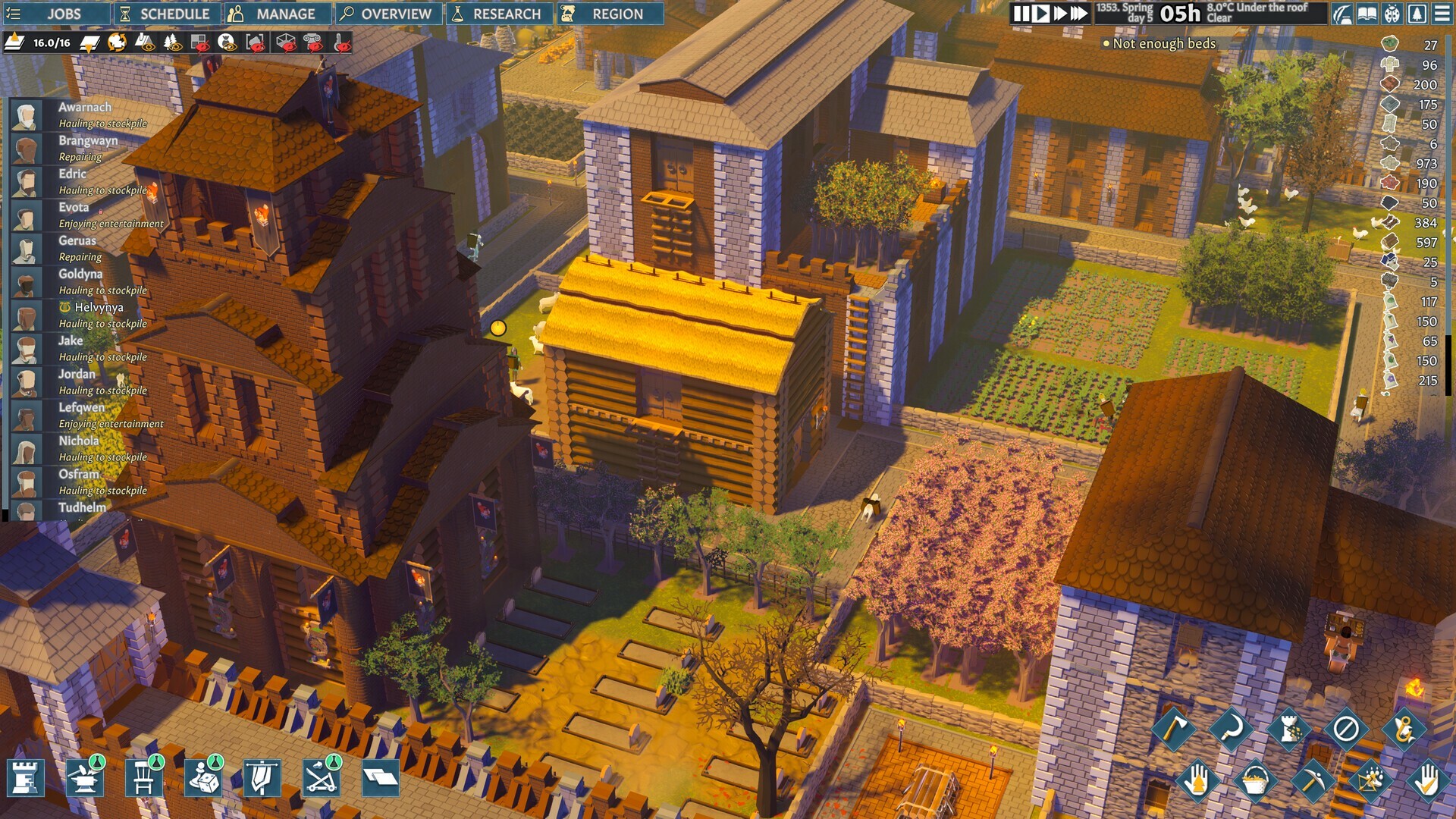Select the gather basket order tool
The height and width of the screenshot is (819, 1456).
[x=1257, y=781]
